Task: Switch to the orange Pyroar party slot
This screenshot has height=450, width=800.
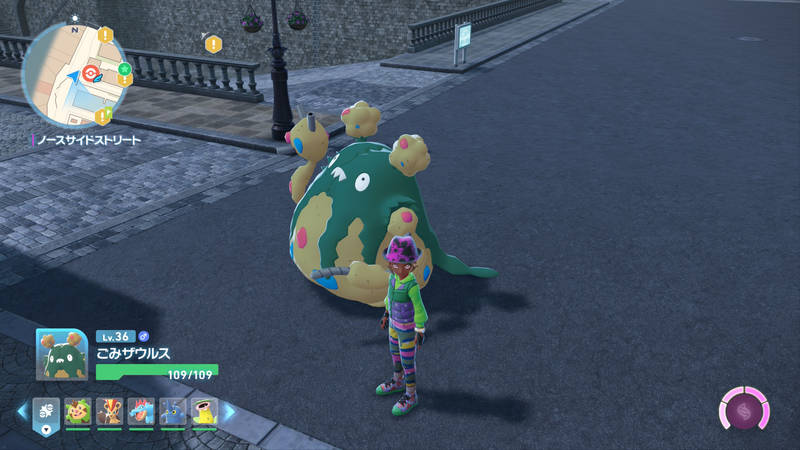Action: click(x=110, y=412)
